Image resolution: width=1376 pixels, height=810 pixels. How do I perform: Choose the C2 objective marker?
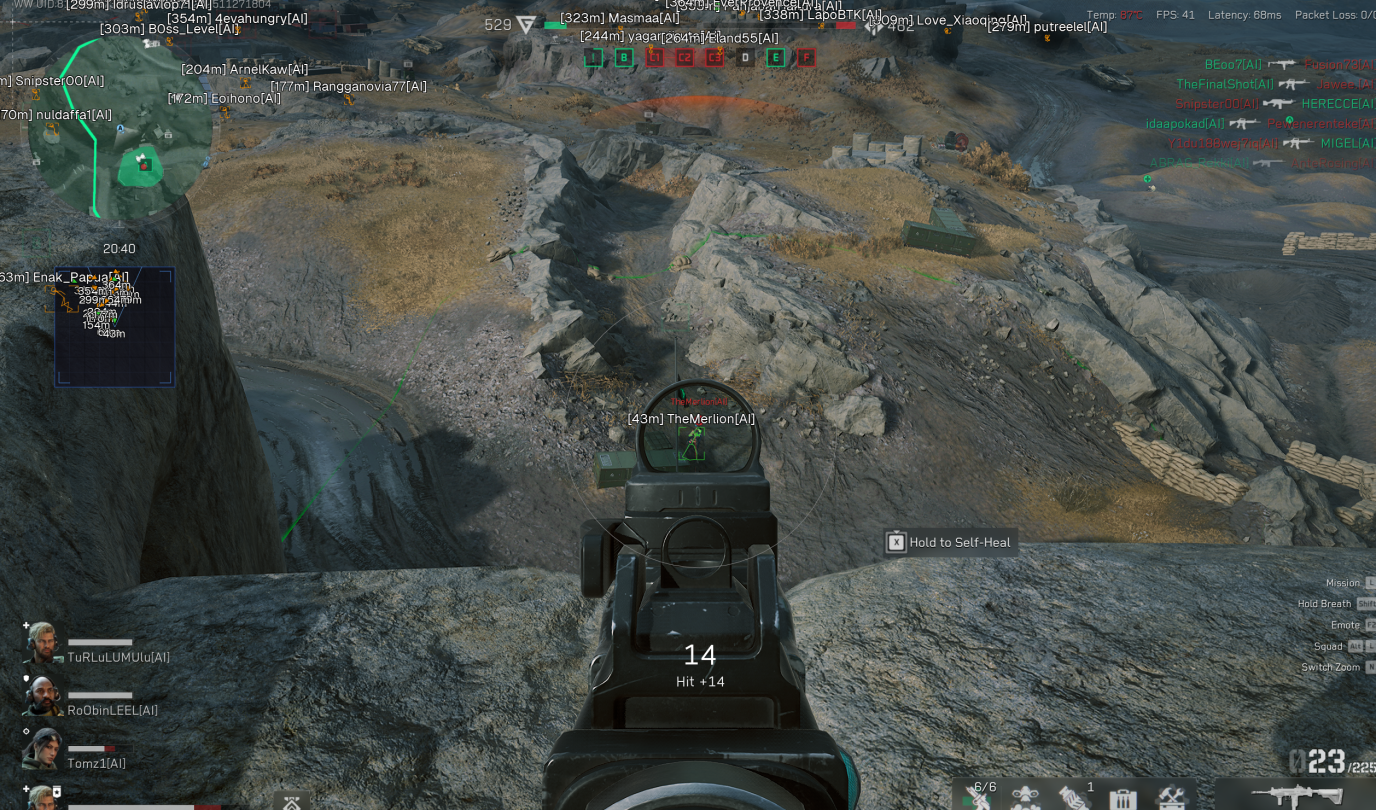[x=685, y=58]
